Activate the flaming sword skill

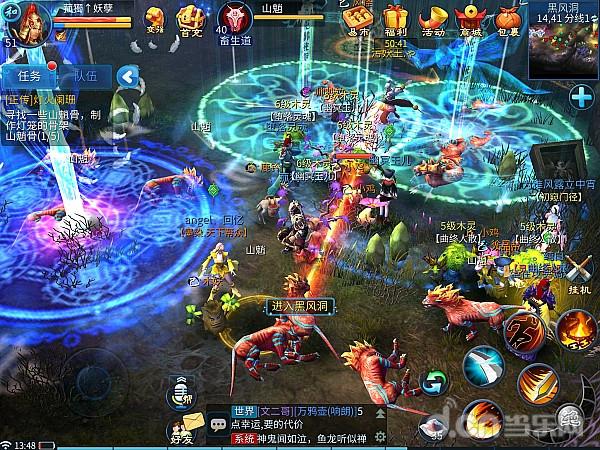[538, 383]
